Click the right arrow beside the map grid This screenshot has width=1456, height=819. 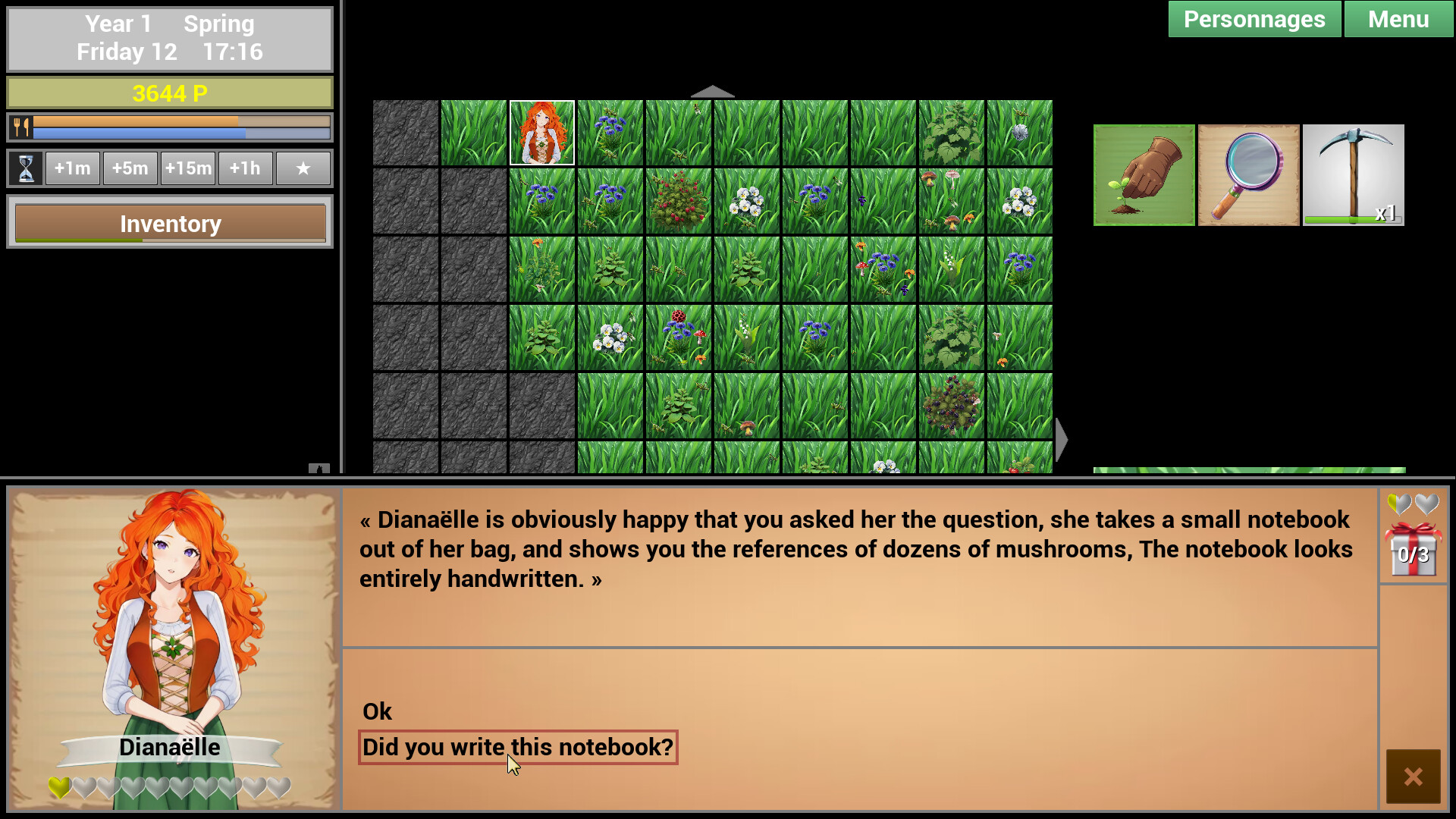[x=1059, y=438]
